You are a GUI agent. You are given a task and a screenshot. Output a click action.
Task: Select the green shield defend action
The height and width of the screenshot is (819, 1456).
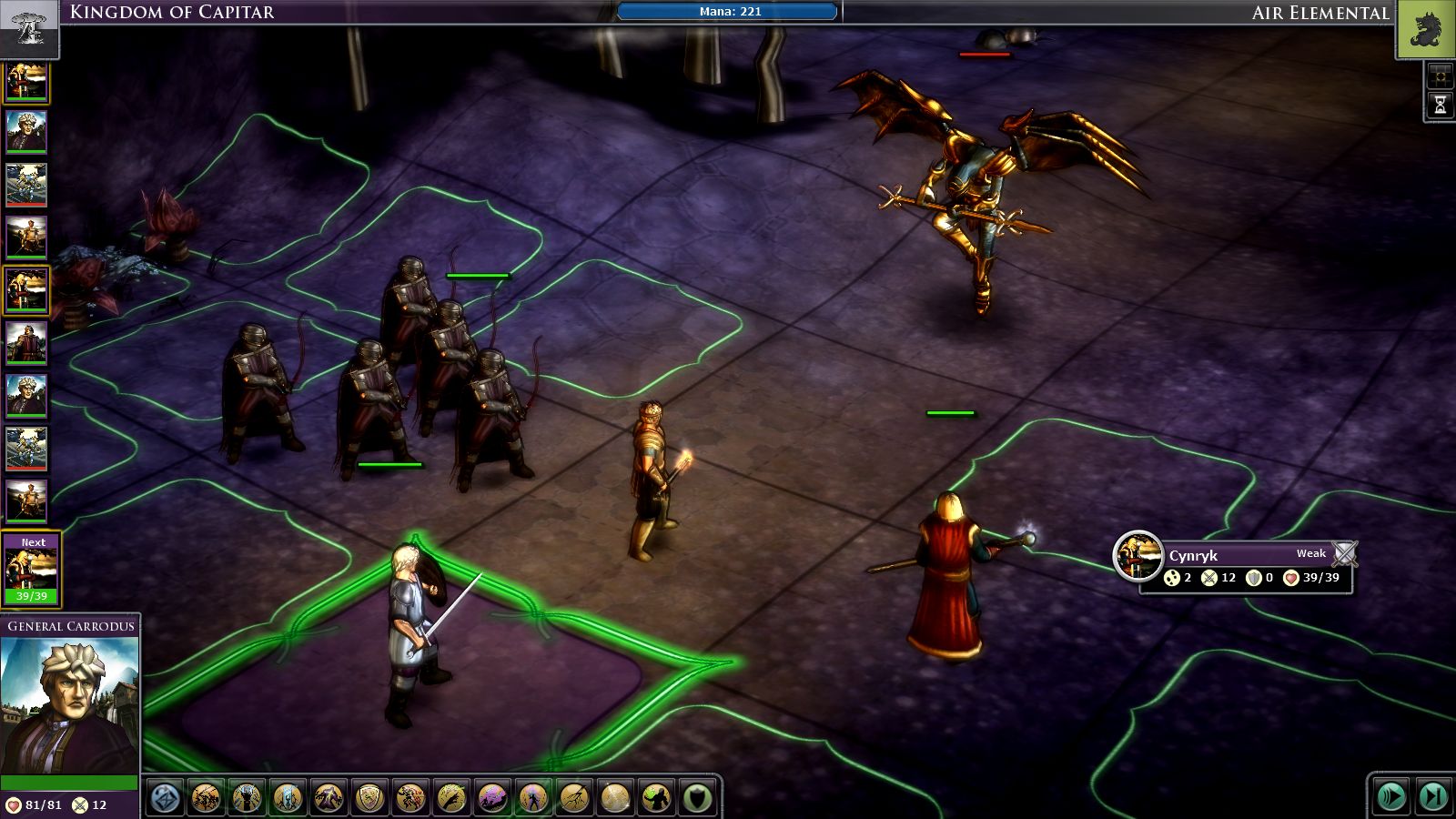pyautogui.click(x=697, y=798)
